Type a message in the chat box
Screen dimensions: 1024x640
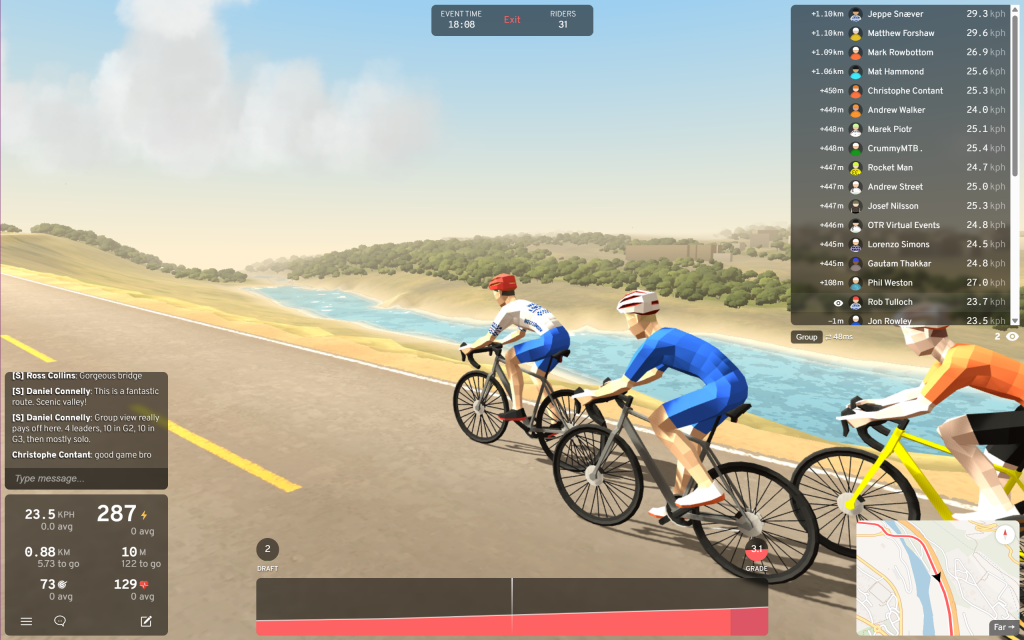pos(85,478)
